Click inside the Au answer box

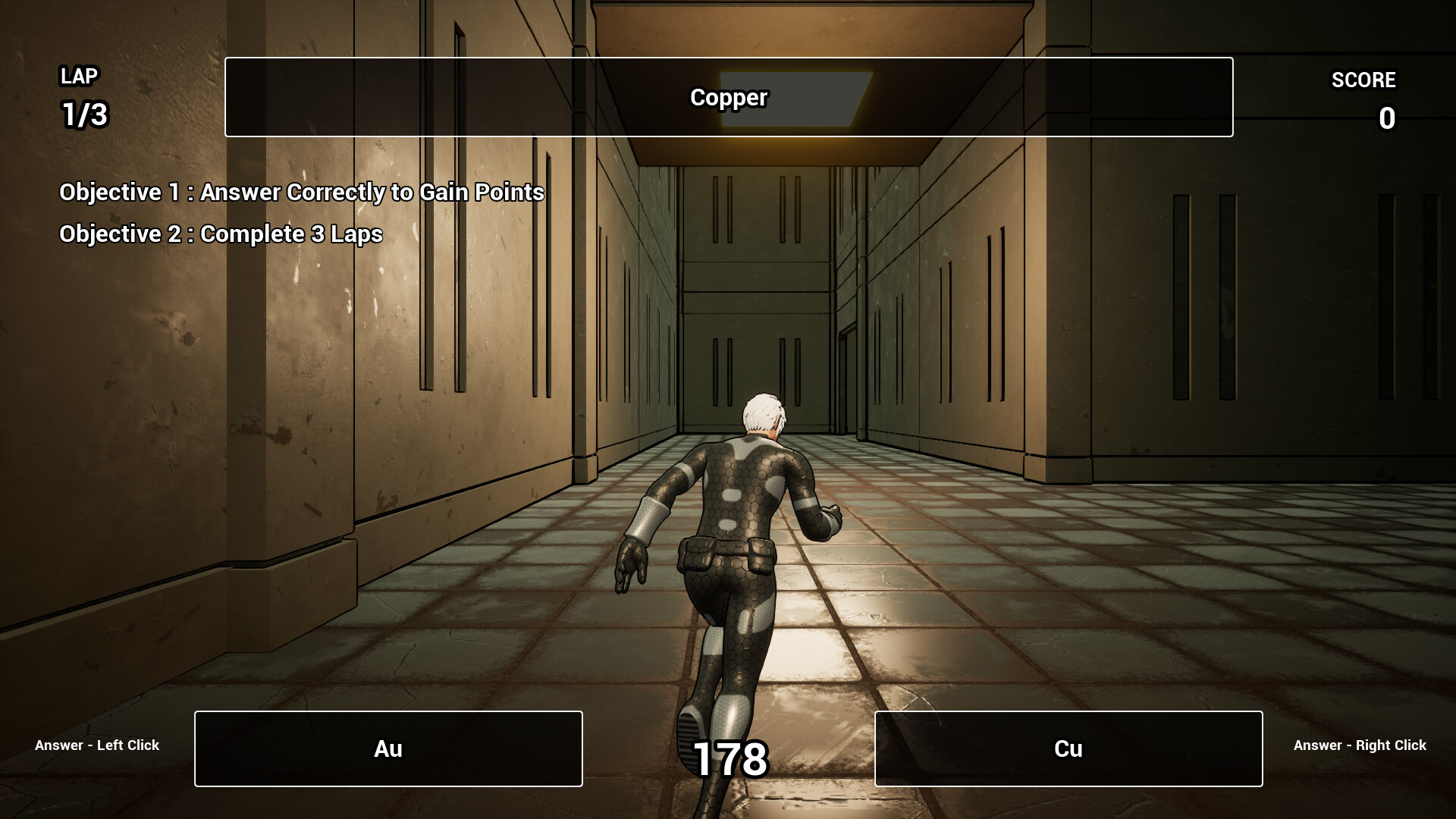coord(388,748)
